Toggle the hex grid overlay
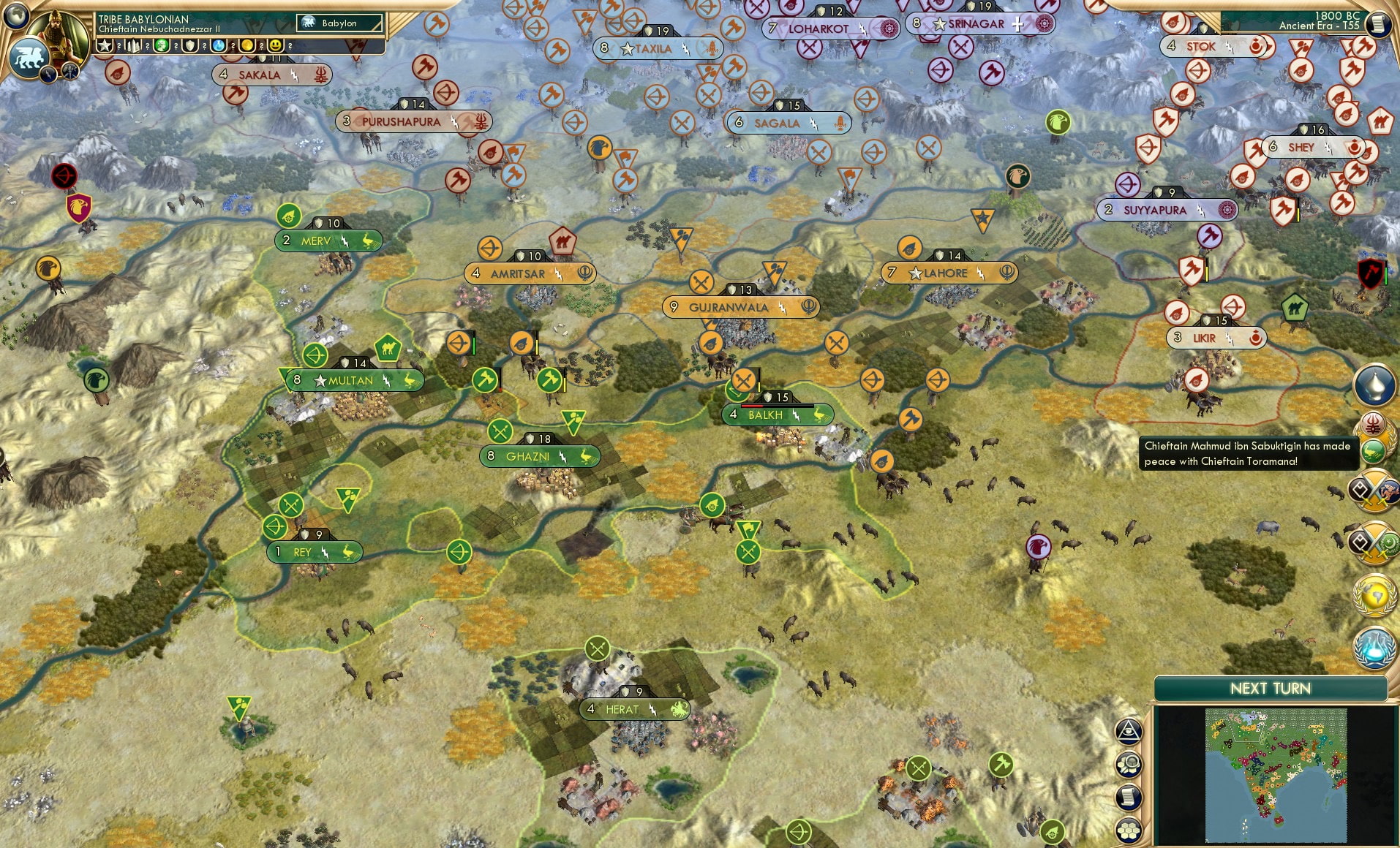Image resolution: width=1400 pixels, height=848 pixels. 1129,830
